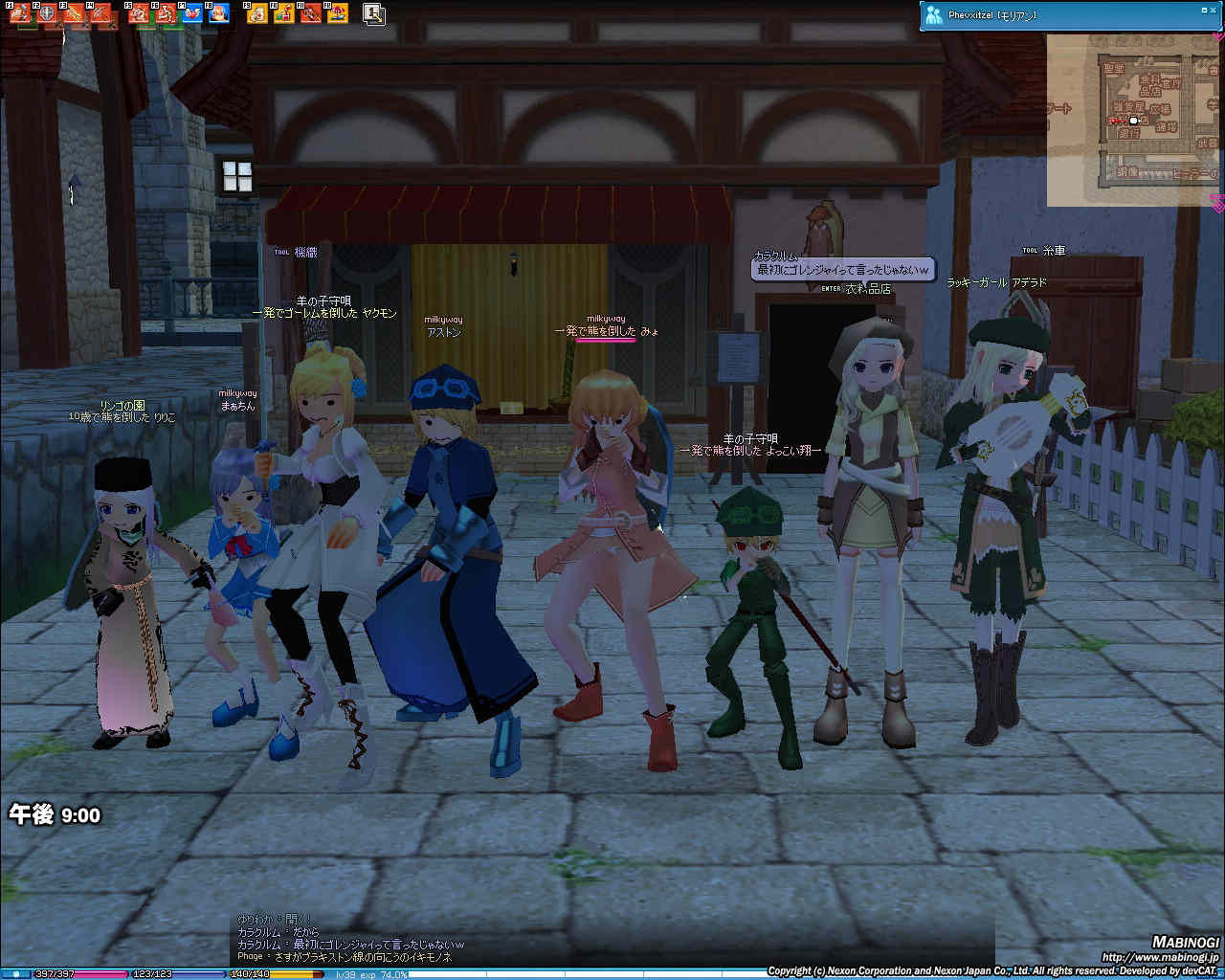Click the pink diamond button below minimap
Viewport: 1225px width, 980px height.
click(x=1217, y=203)
